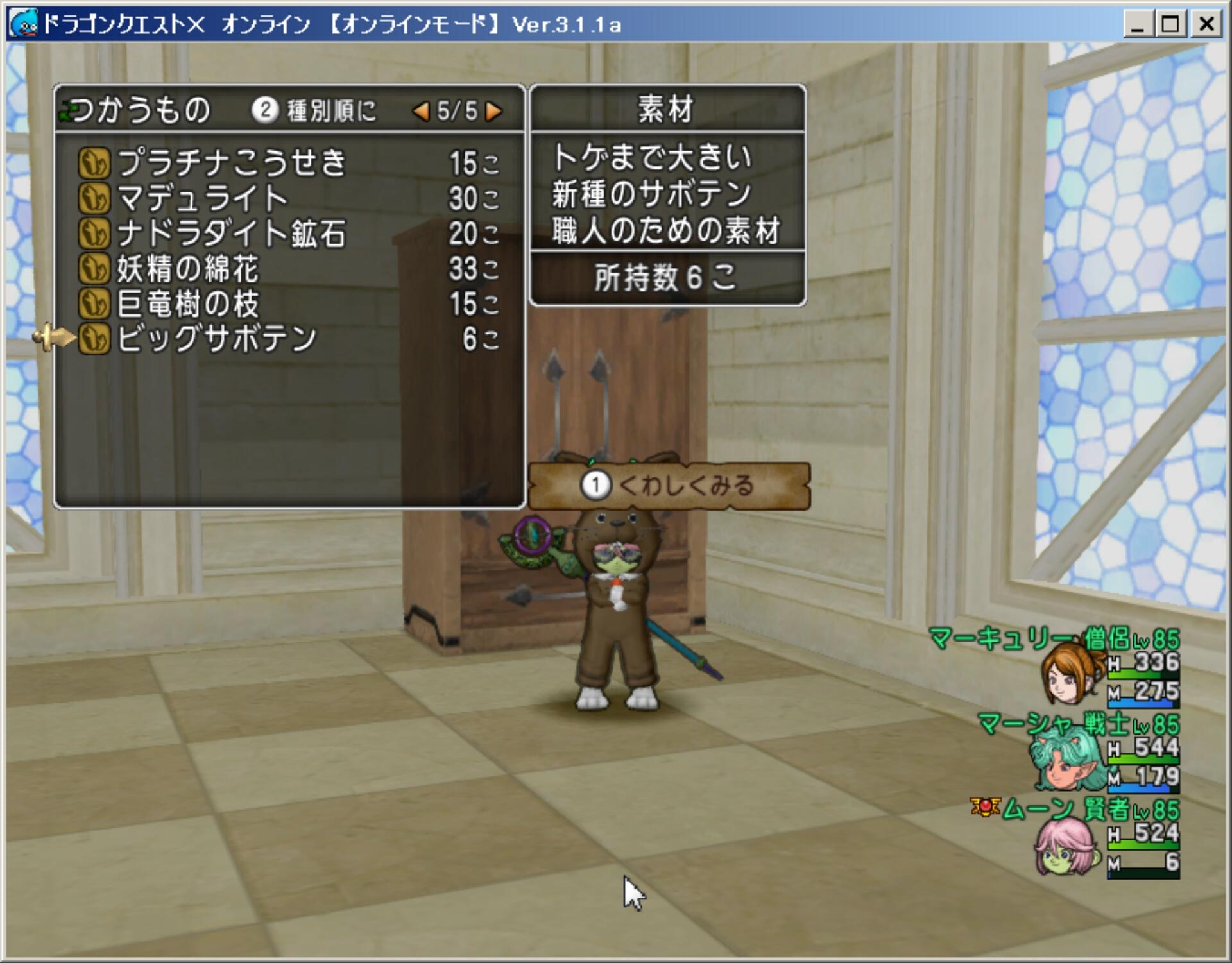Image resolution: width=1232 pixels, height=963 pixels.
Task: Select プラチナこうせき in the item list
Action: pos(232,163)
